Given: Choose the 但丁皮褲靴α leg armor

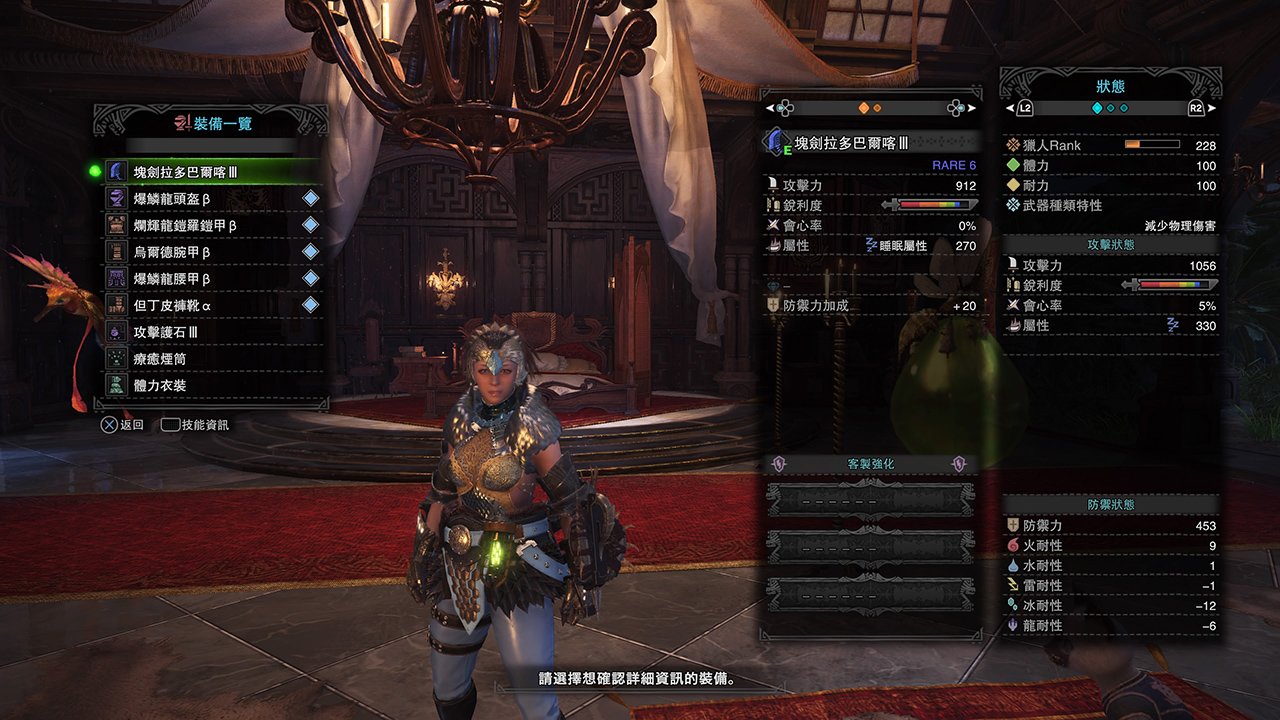Looking at the screenshot, I should point(210,305).
